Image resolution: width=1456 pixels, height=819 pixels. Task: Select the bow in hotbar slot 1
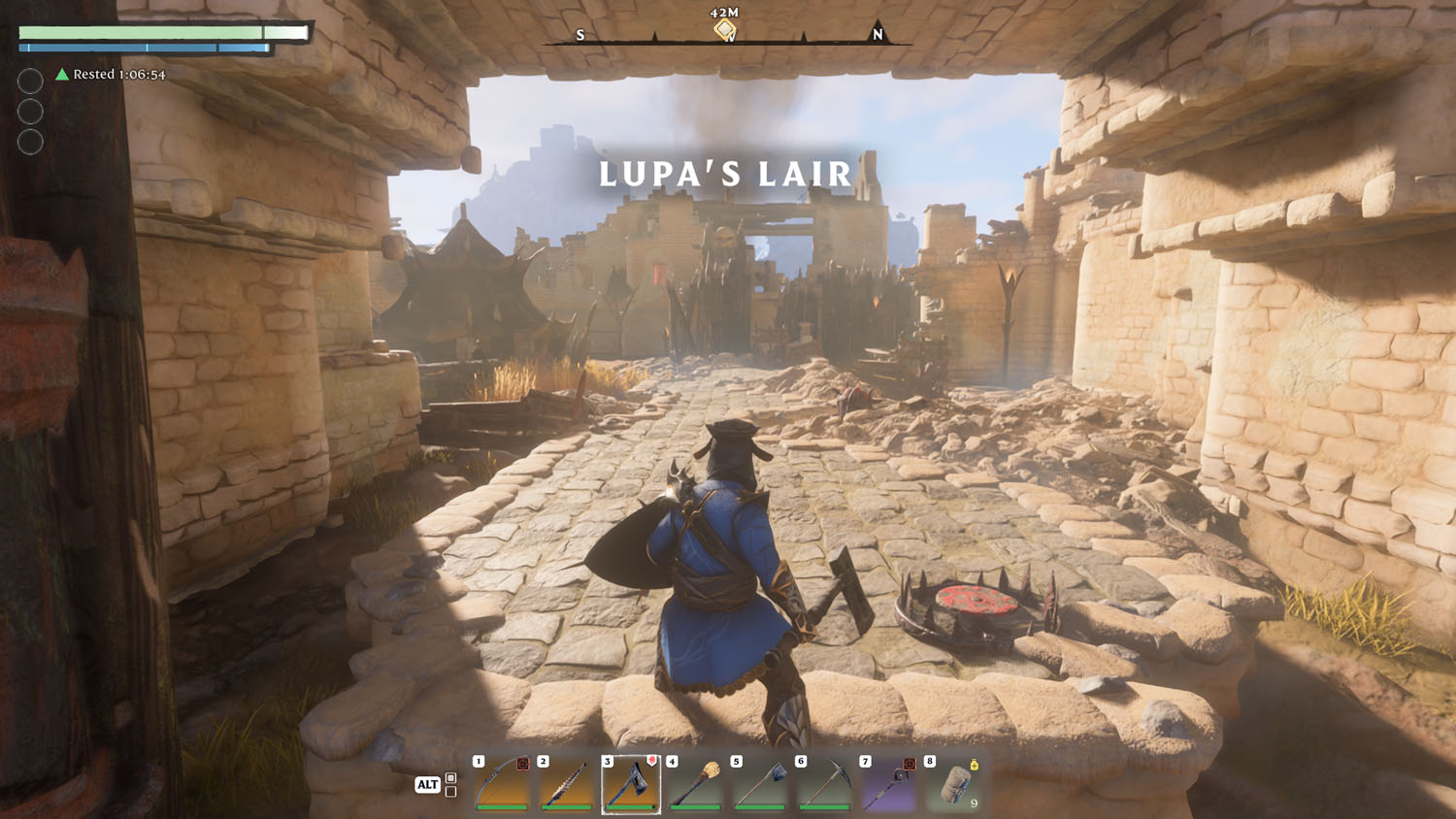[502, 784]
